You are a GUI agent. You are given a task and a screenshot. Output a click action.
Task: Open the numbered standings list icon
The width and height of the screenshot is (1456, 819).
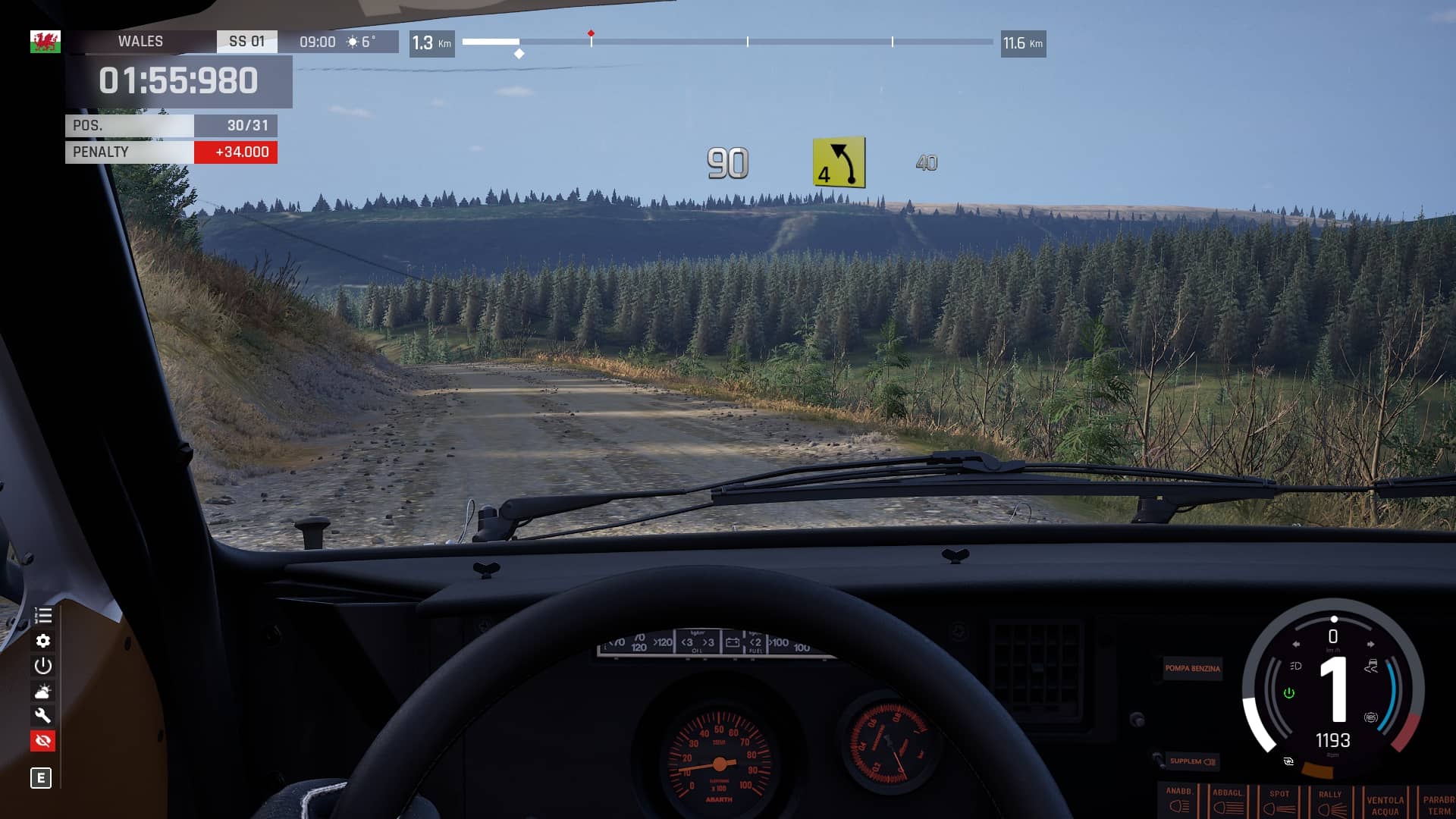coord(43,616)
